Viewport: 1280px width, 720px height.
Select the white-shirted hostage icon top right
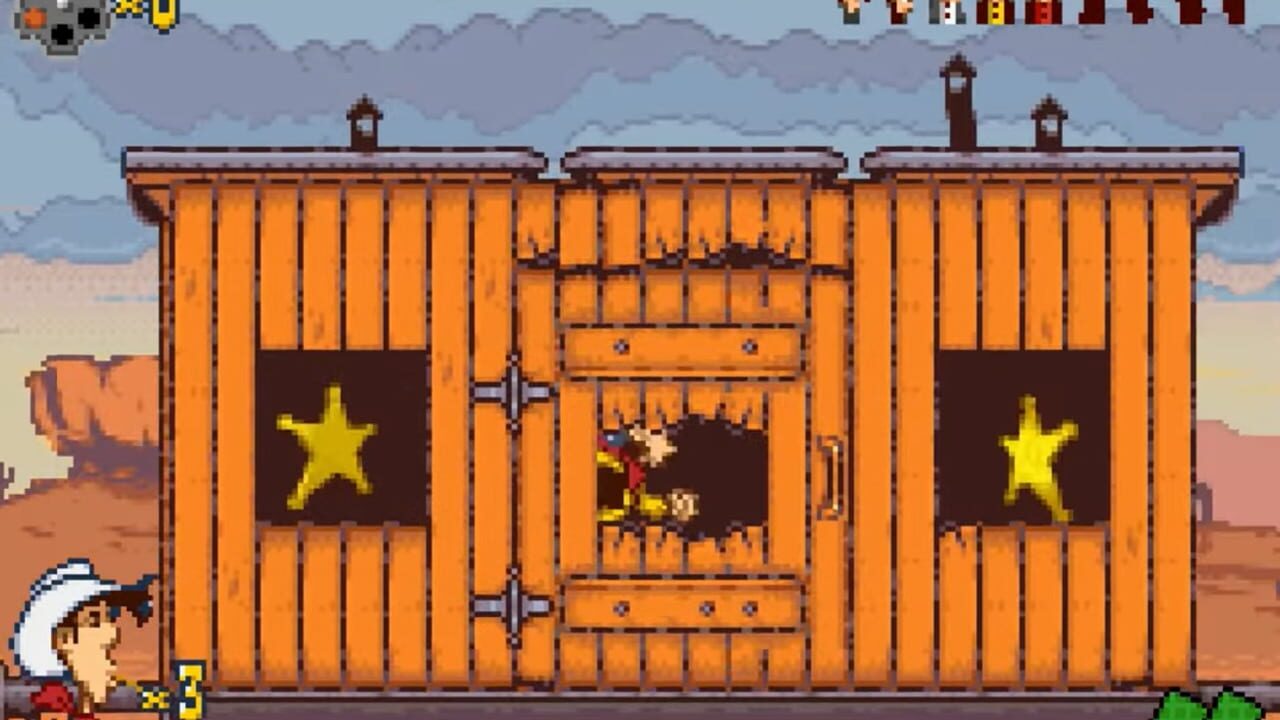948,12
